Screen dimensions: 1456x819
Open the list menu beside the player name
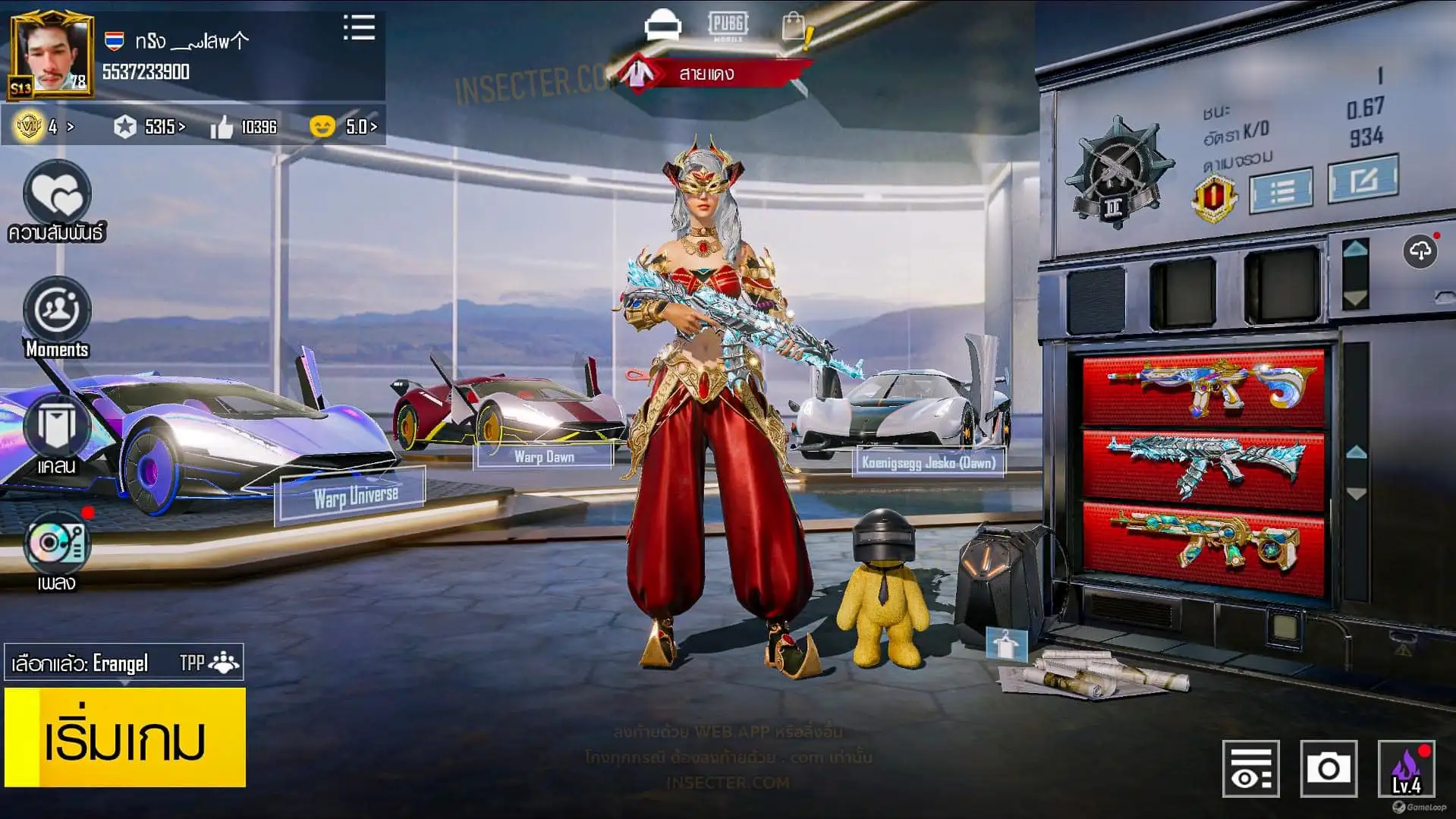tap(359, 28)
